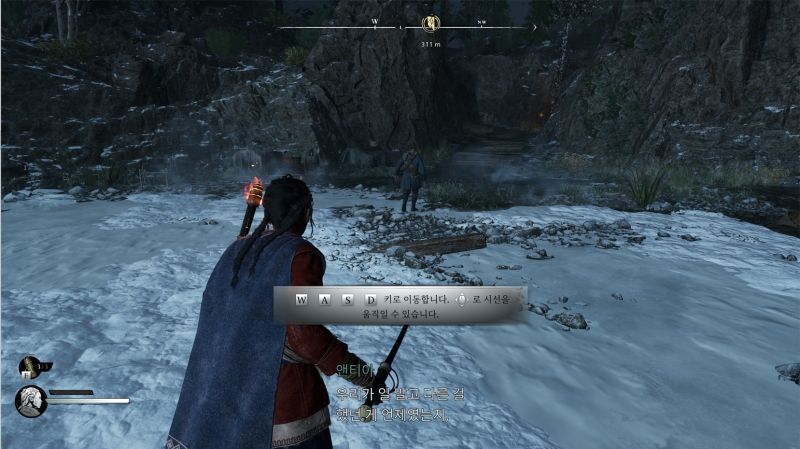
Task: Click the character portrait beside the health bar
Action: pos(30,400)
